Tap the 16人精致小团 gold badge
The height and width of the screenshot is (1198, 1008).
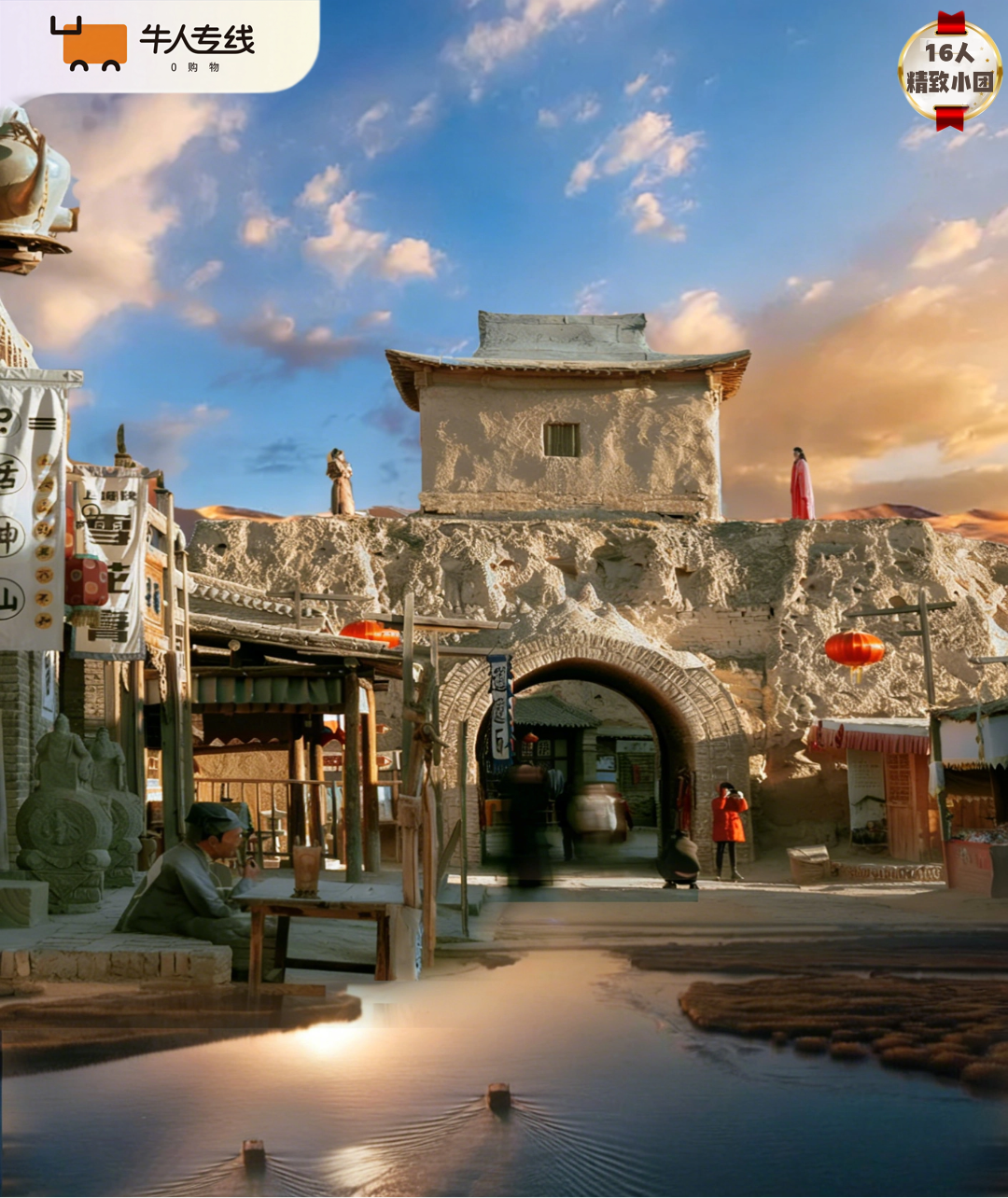point(949,70)
